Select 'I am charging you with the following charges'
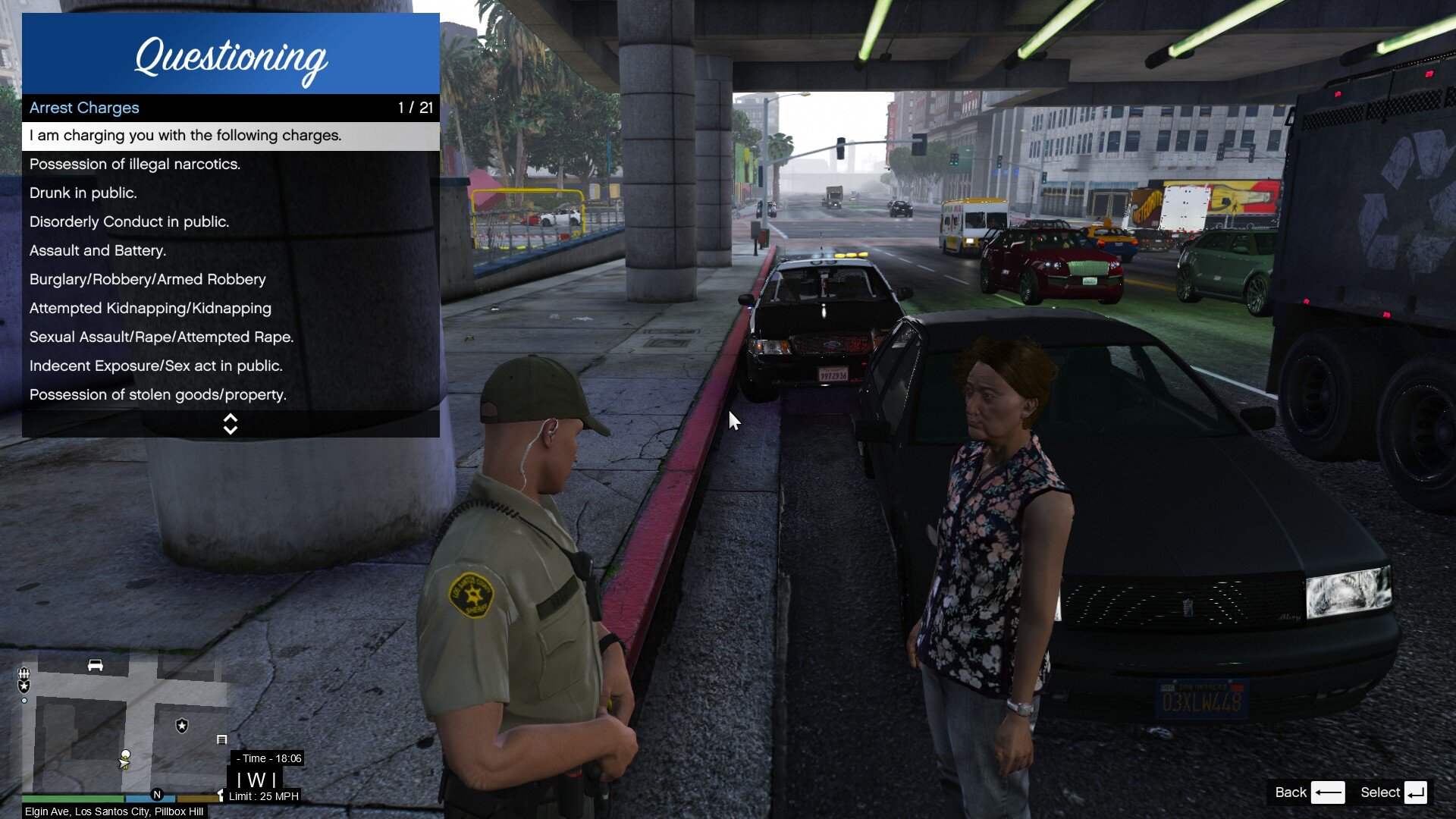 pyautogui.click(x=231, y=136)
